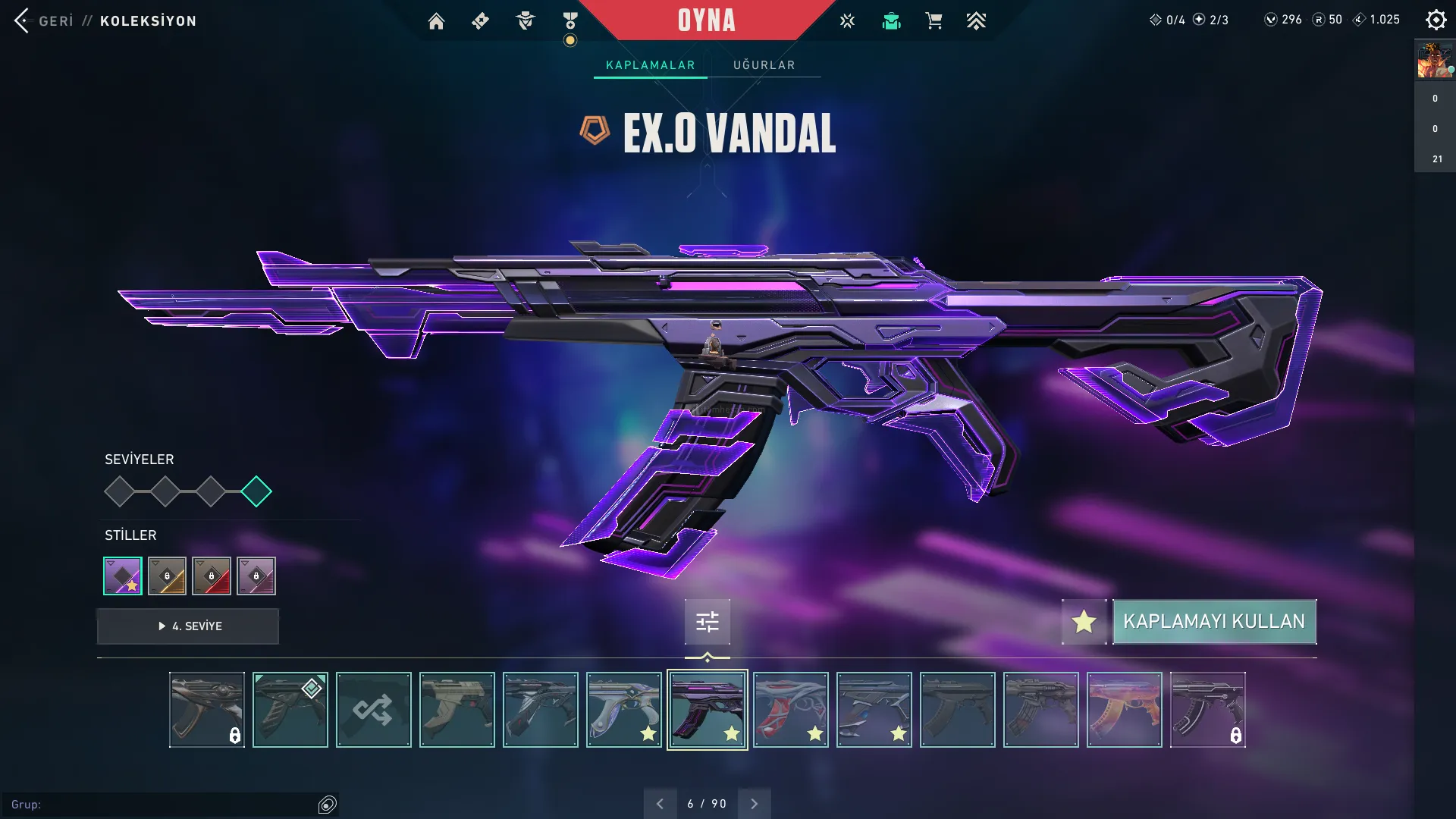Open the store cart icon
The height and width of the screenshot is (819, 1456).
tap(934, 21)
